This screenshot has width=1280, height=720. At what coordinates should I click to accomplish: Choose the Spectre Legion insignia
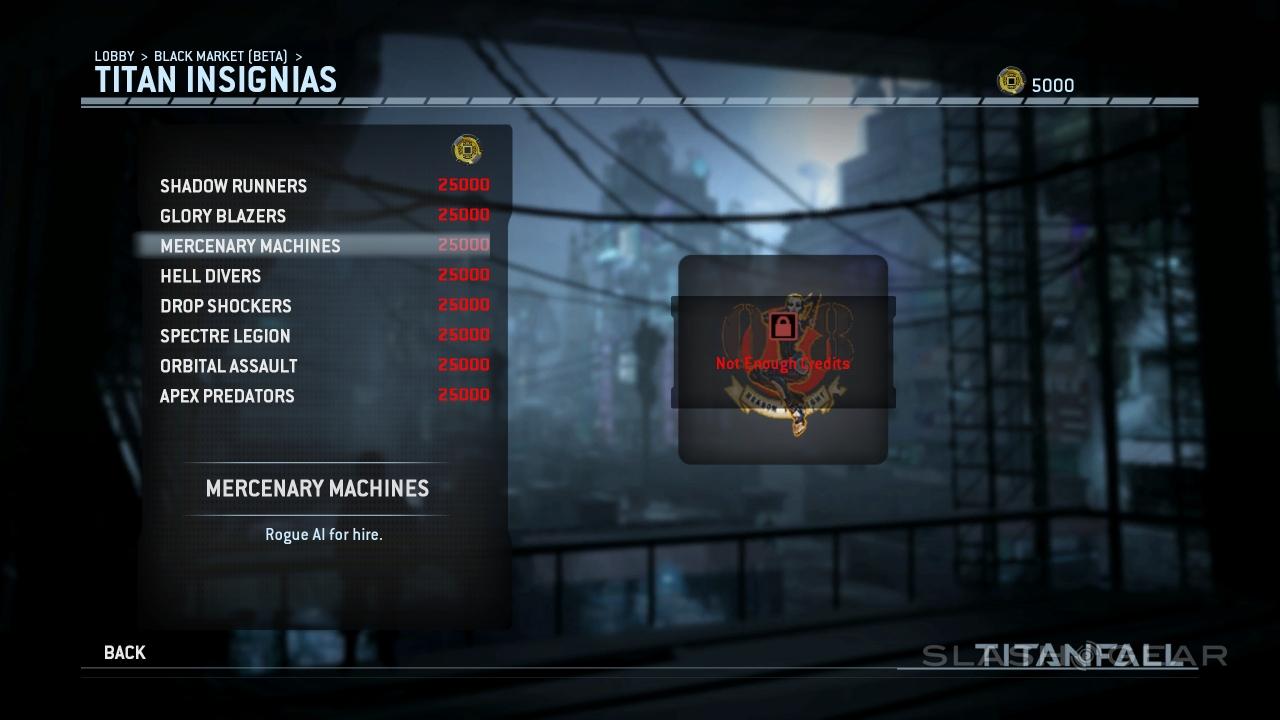(x=225, y=336)
